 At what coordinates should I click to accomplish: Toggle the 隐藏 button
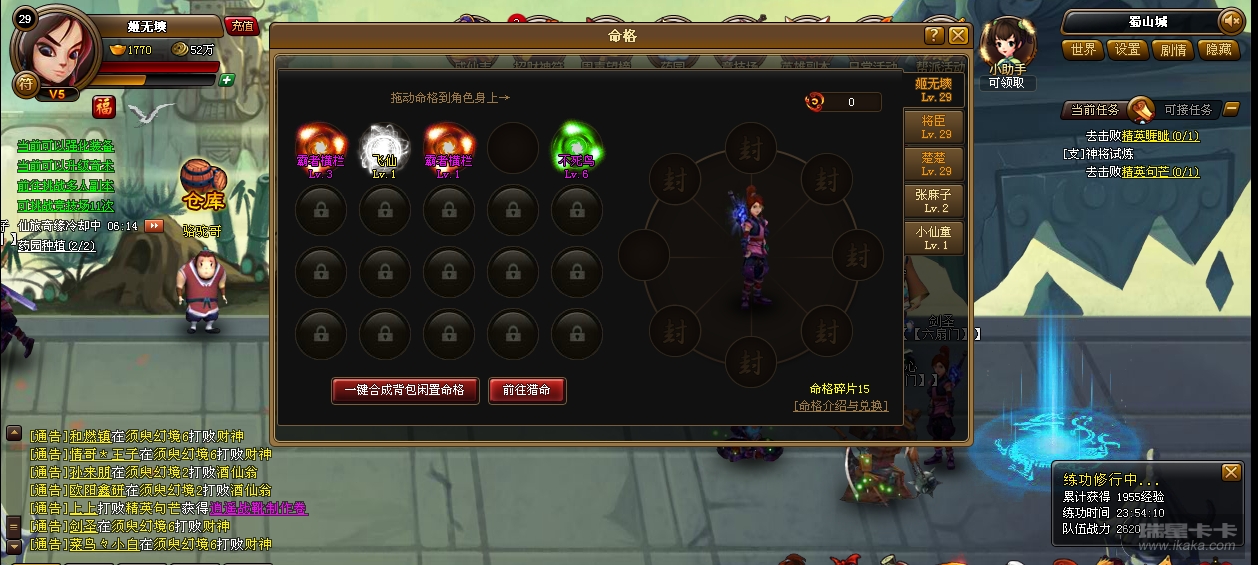(x=1219, y=49)
